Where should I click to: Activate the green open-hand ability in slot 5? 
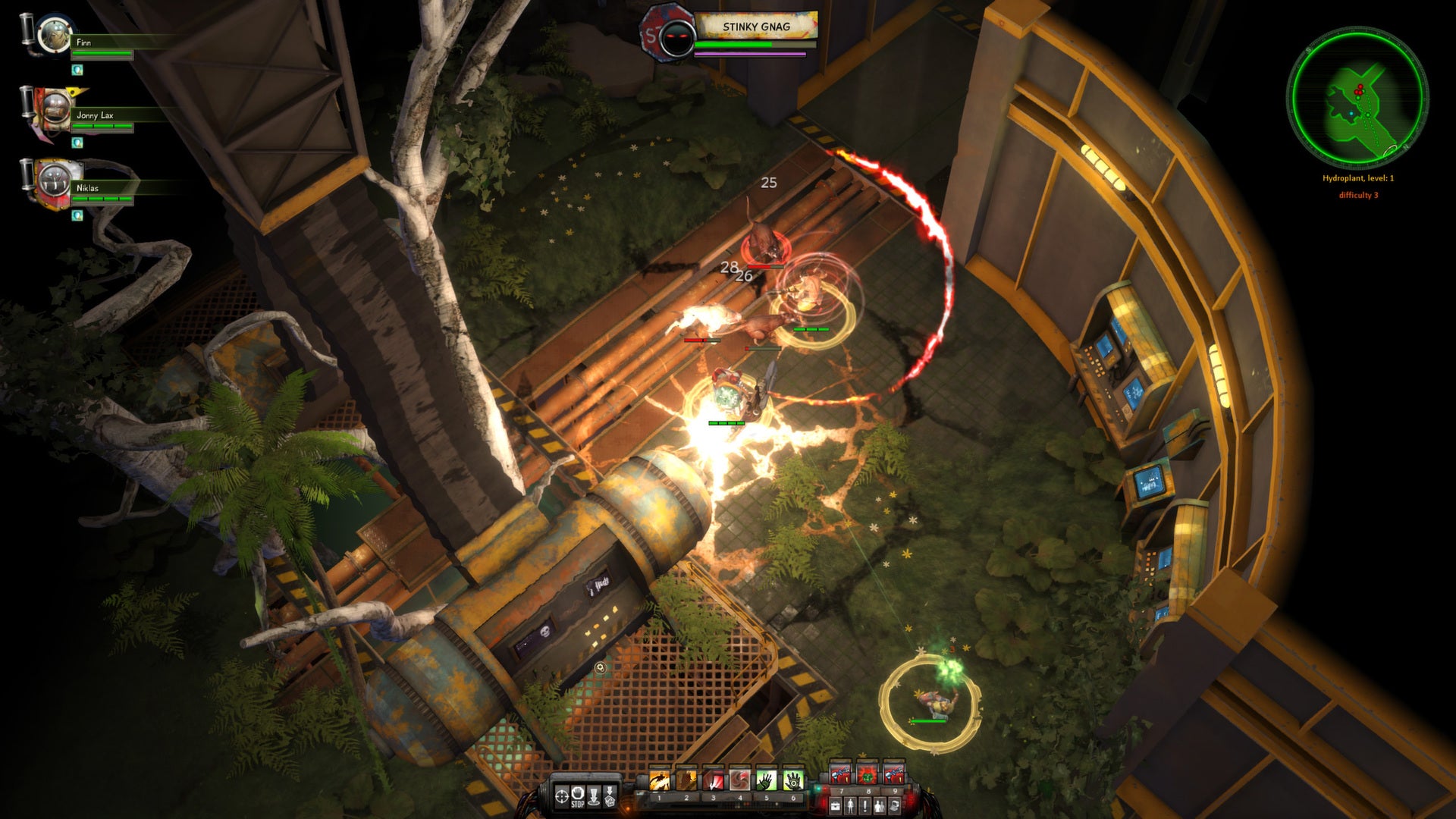(766, 780)
